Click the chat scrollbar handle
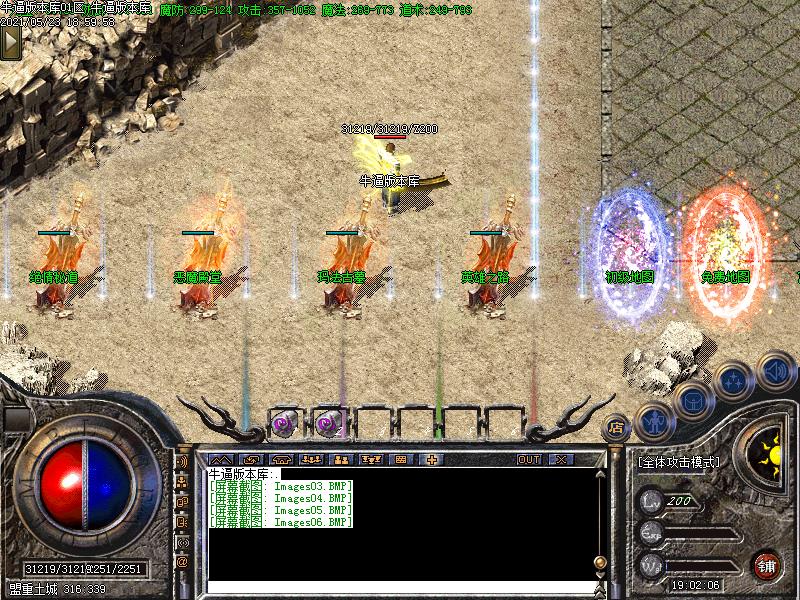800x600 pixels. (x=599, y=561)
